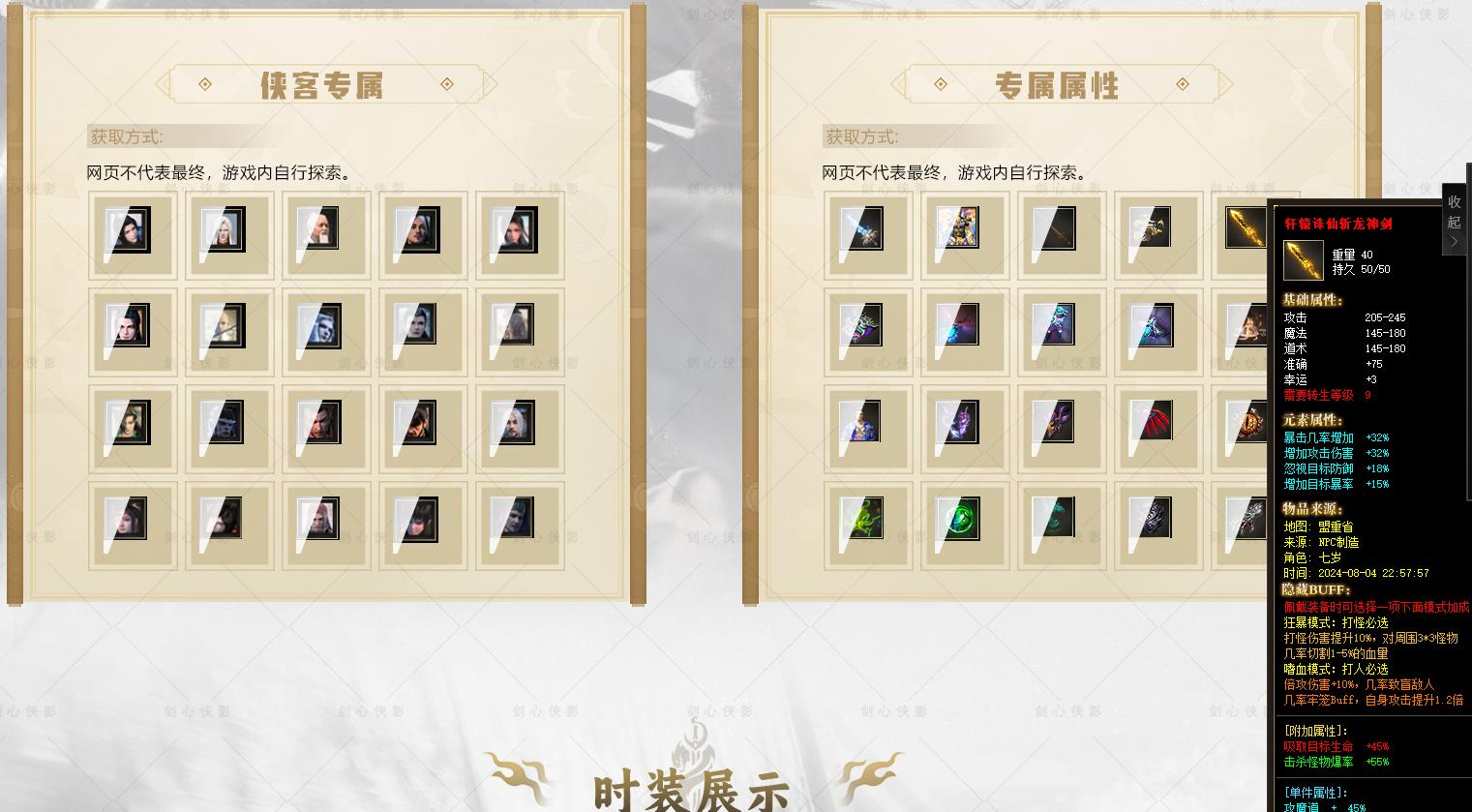The width and height of the screenshot is (1472, 812).
Task: Switch to the 专属属性 section
Action: click(x=1058, y=84)
